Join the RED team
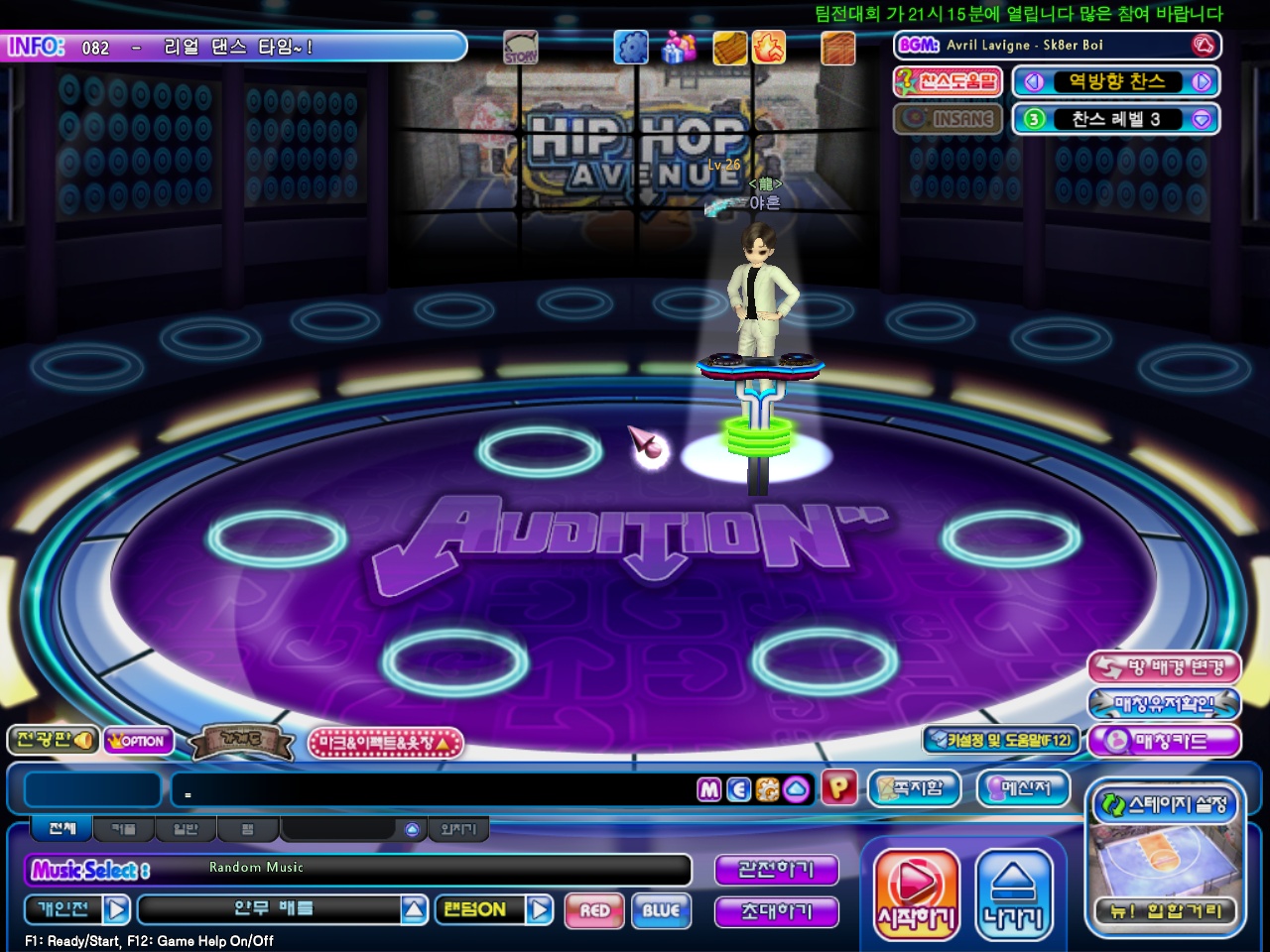Viewport: 1270px width, 952px height. [x=595, y=910]
